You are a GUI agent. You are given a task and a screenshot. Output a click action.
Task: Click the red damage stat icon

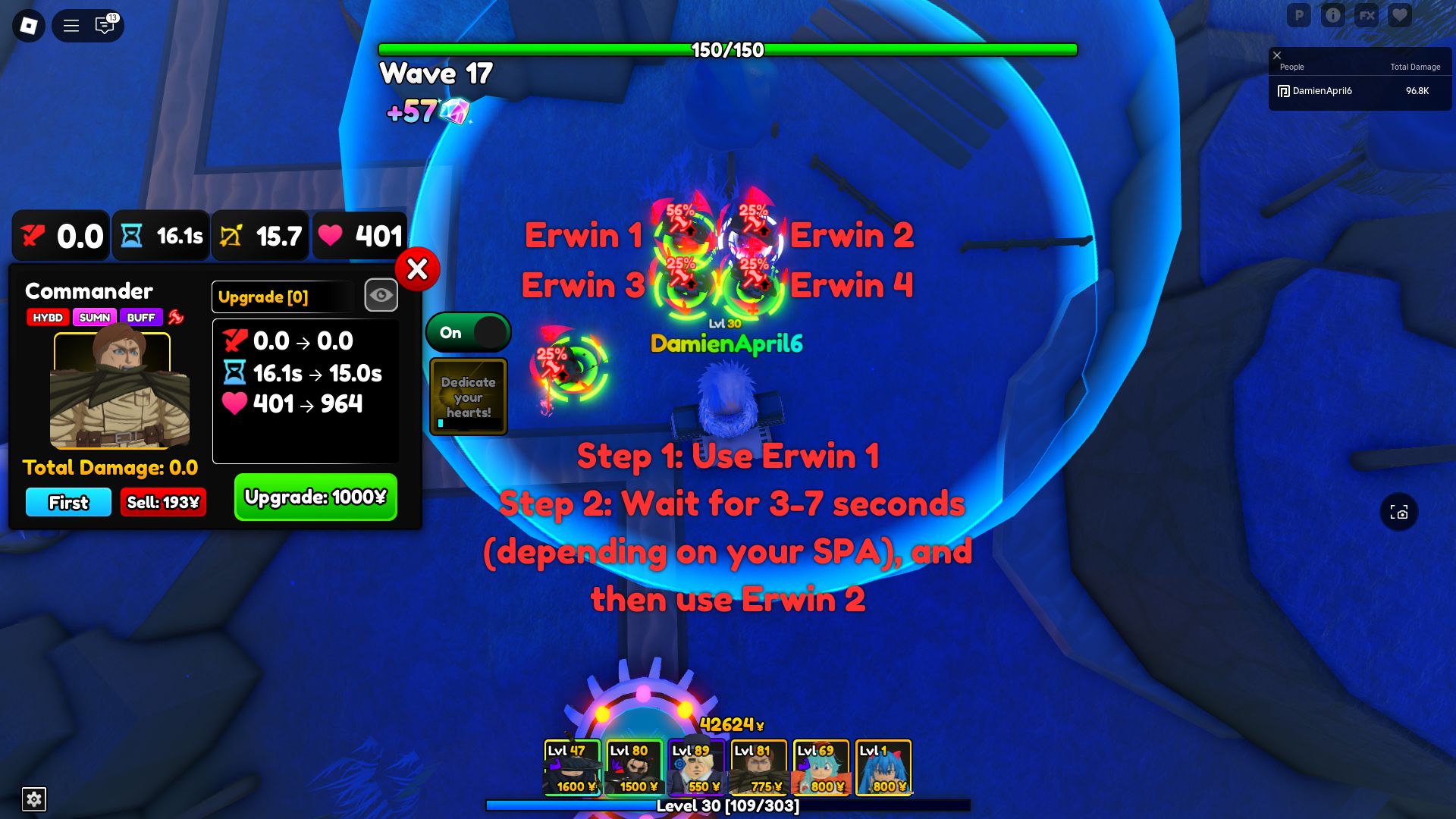coord(32,236)
